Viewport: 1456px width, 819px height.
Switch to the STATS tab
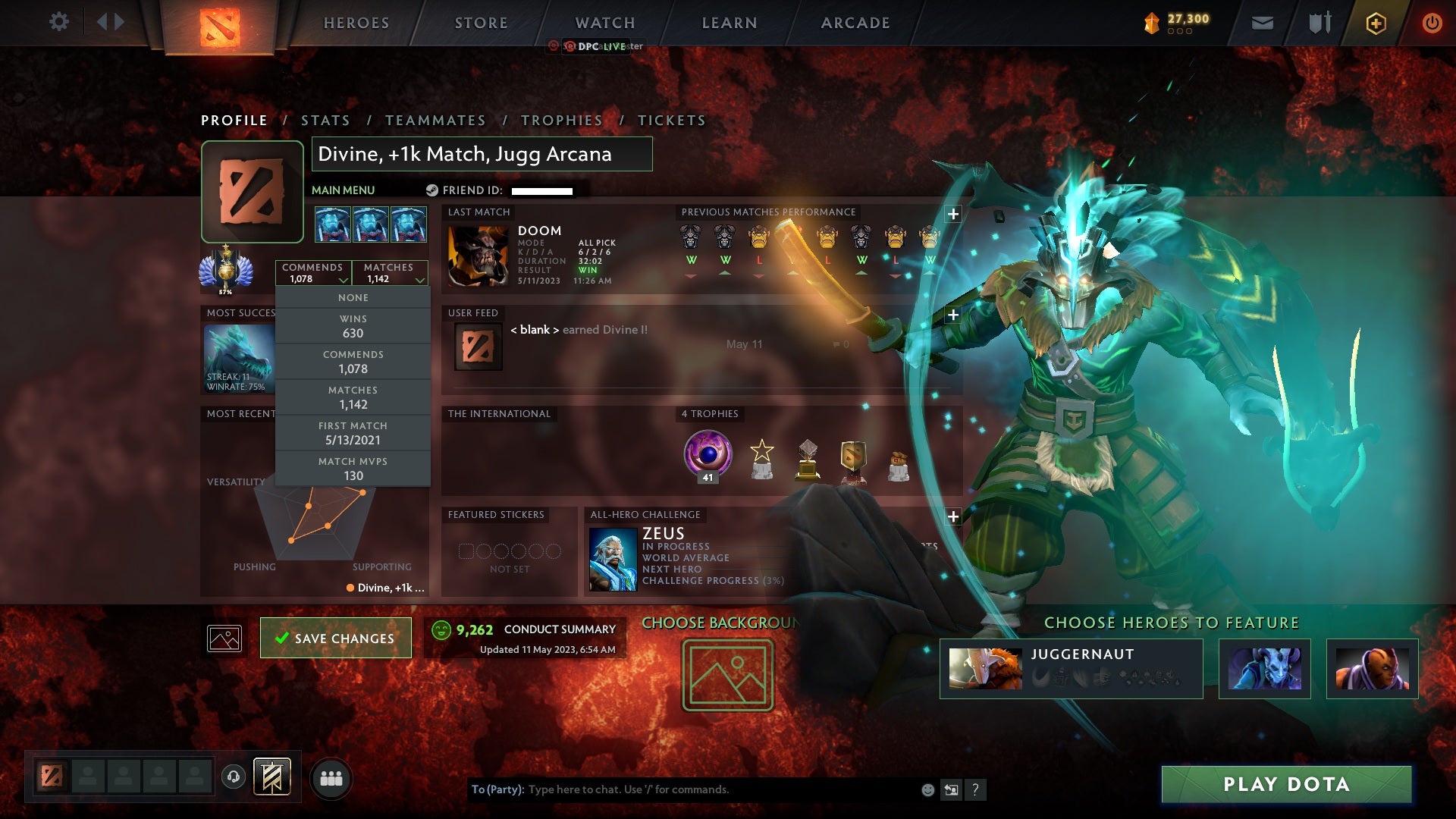coord(325,120)
